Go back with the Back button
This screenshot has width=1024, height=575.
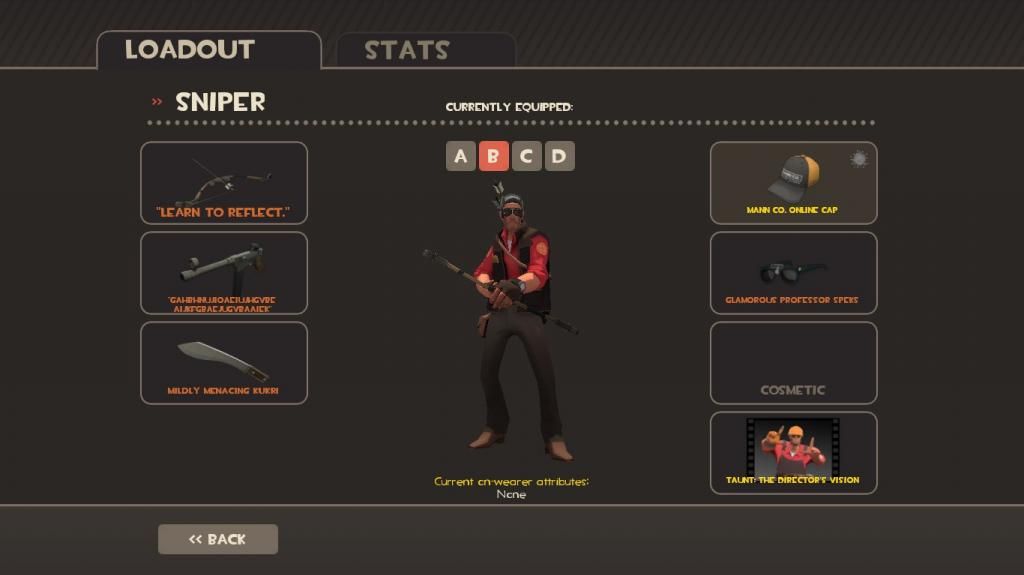click(x=218, y=539)
